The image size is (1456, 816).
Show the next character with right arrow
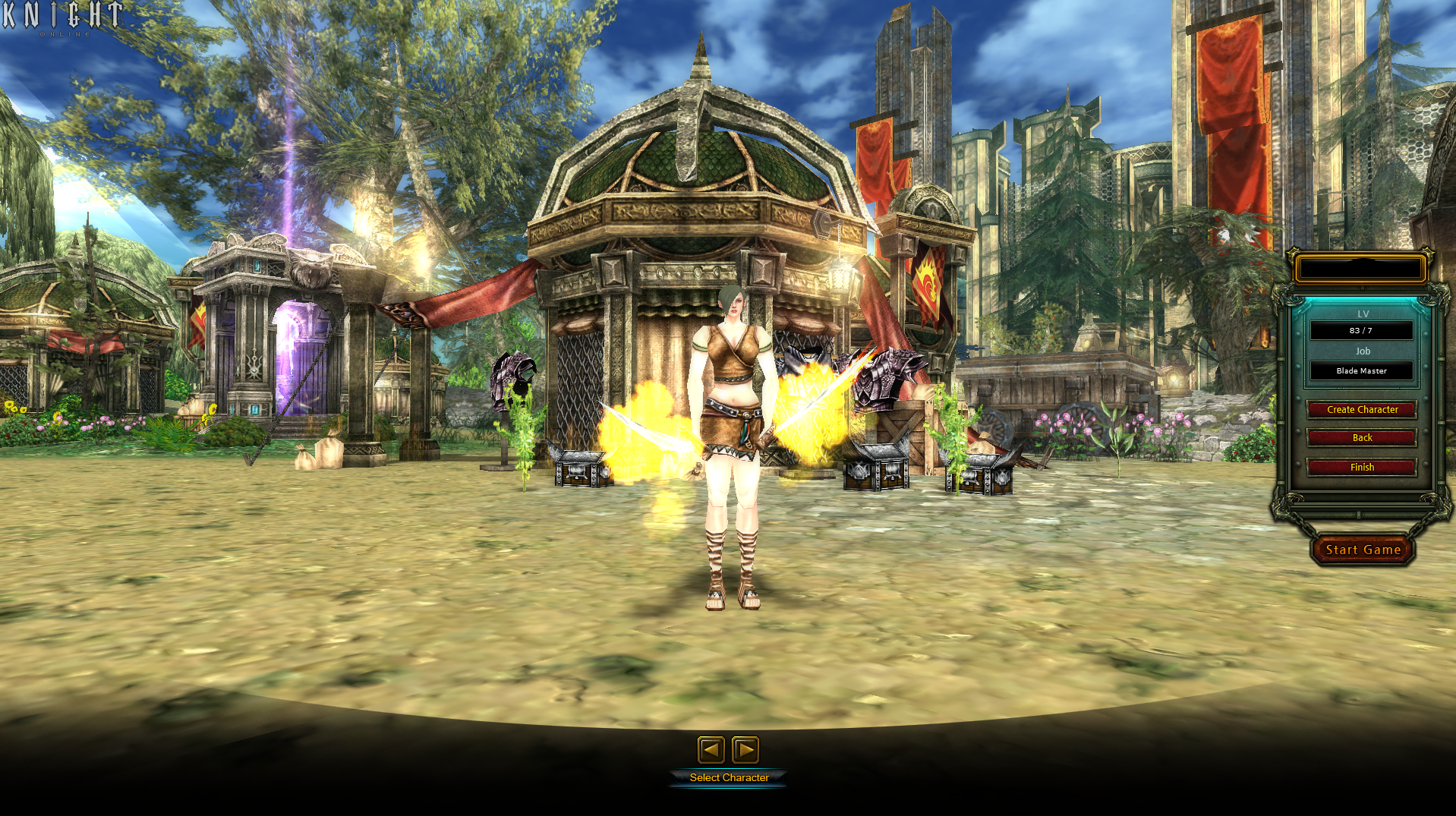[x=745, y=750]
